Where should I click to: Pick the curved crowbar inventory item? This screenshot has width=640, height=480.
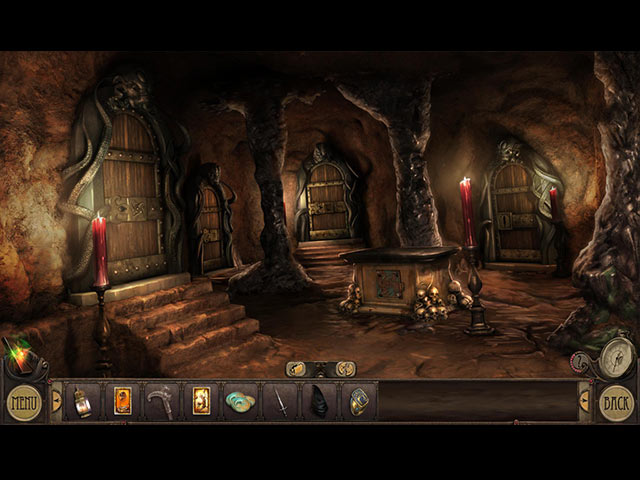click(x=161, y=401)
